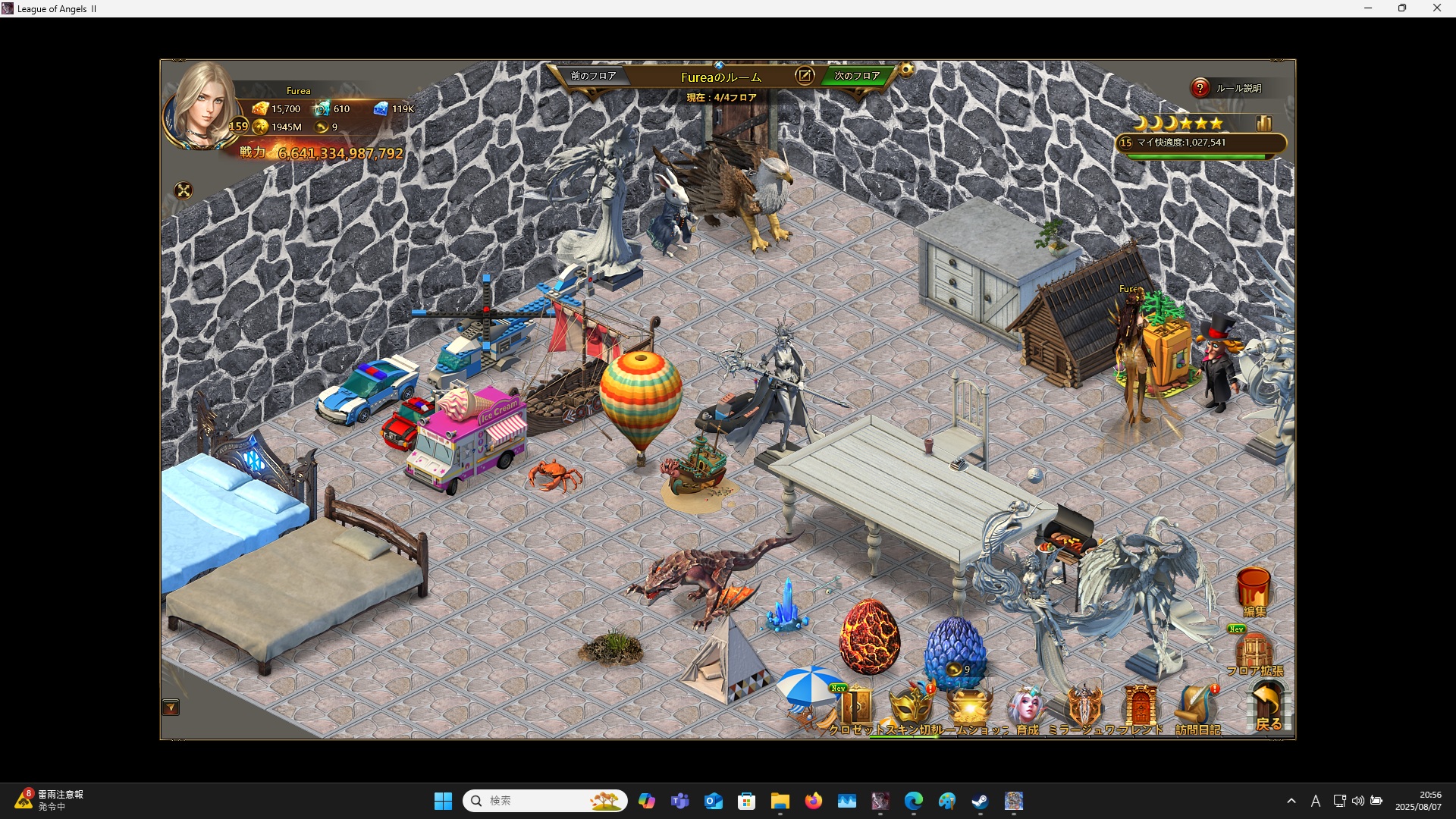Viewport: 1456px width, 819px height.
Task: Expand the small arrow panel at bottom-left
Action: click(x=171, y=708)
